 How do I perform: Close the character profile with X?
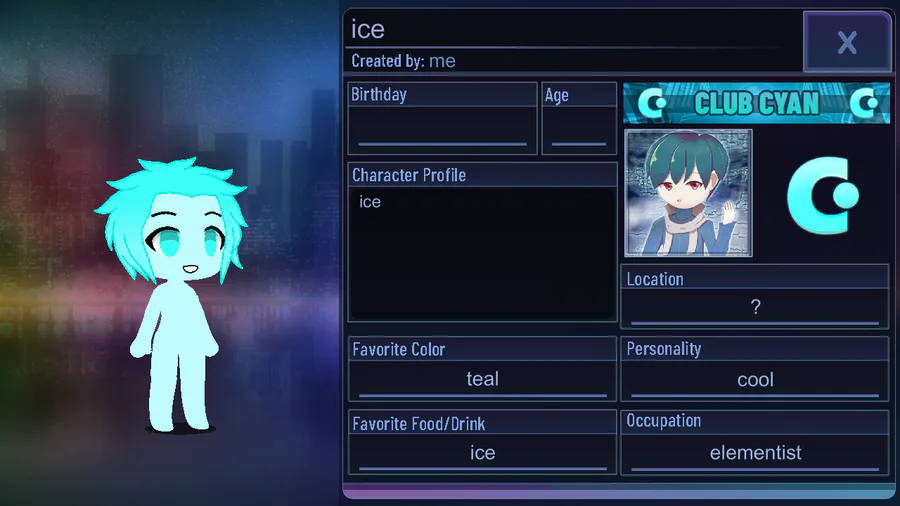(x=847, y=42)
